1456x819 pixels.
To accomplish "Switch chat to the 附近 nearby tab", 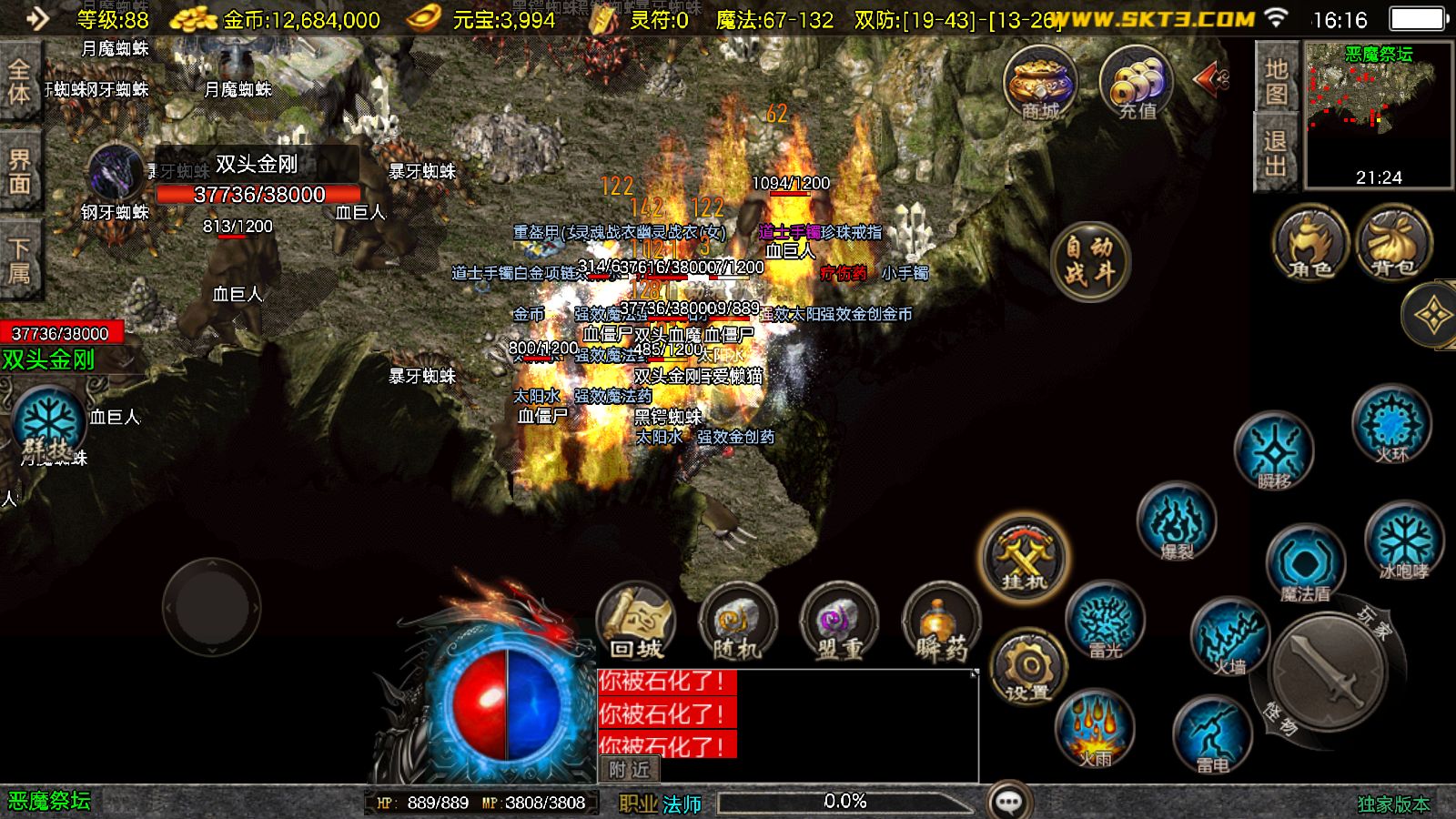I will pyautogui.click(x=629, y=769).
